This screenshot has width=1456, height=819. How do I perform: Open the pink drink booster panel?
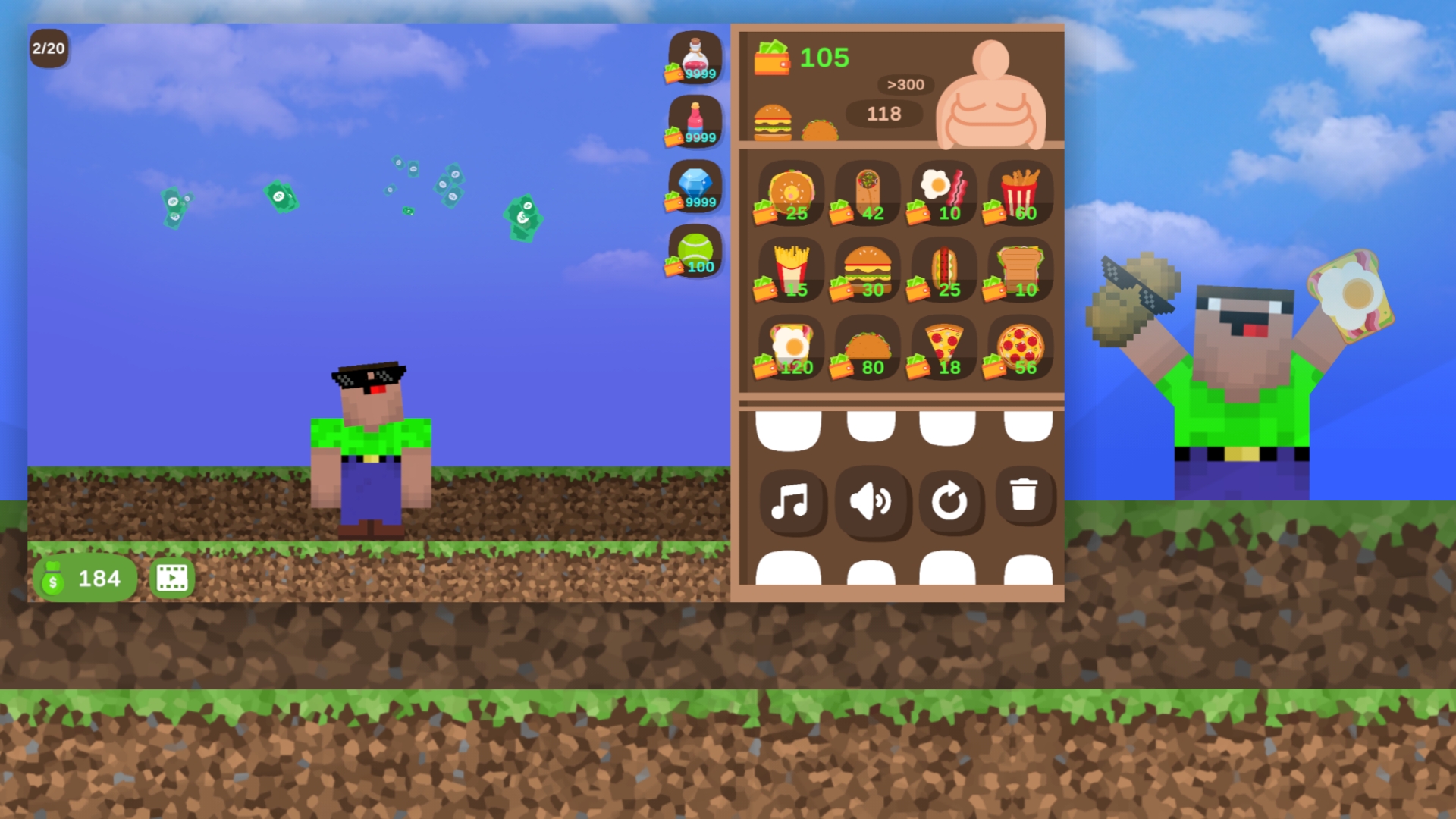tap(692, 121)
